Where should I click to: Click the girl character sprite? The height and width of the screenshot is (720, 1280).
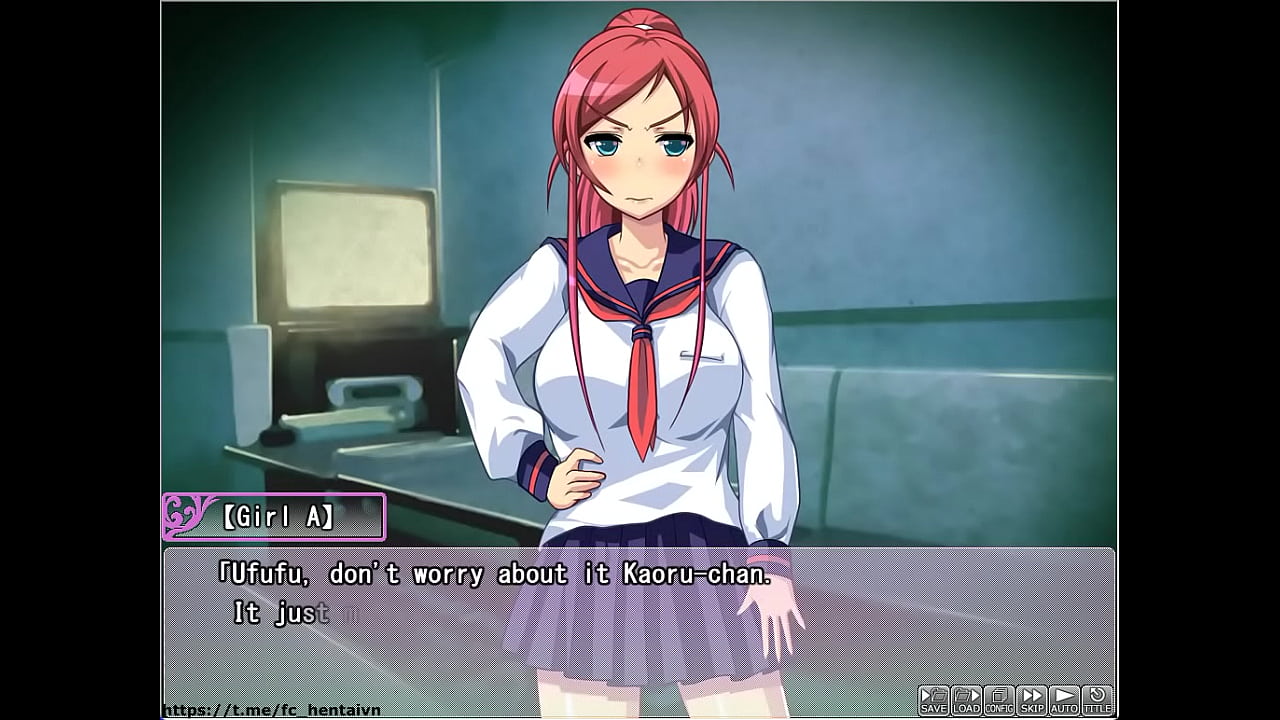coord(630,300)
